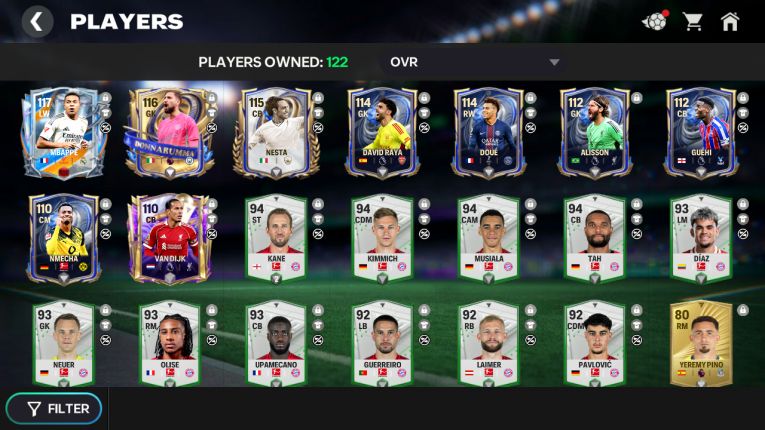Go back using the arrow button

click(x=37, y=21)
